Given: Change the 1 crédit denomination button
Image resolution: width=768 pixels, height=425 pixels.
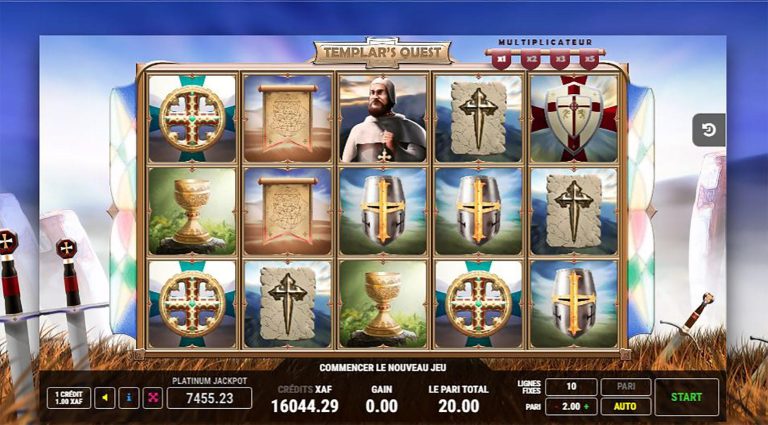Looking at the screenshot, I should (68, 398).
